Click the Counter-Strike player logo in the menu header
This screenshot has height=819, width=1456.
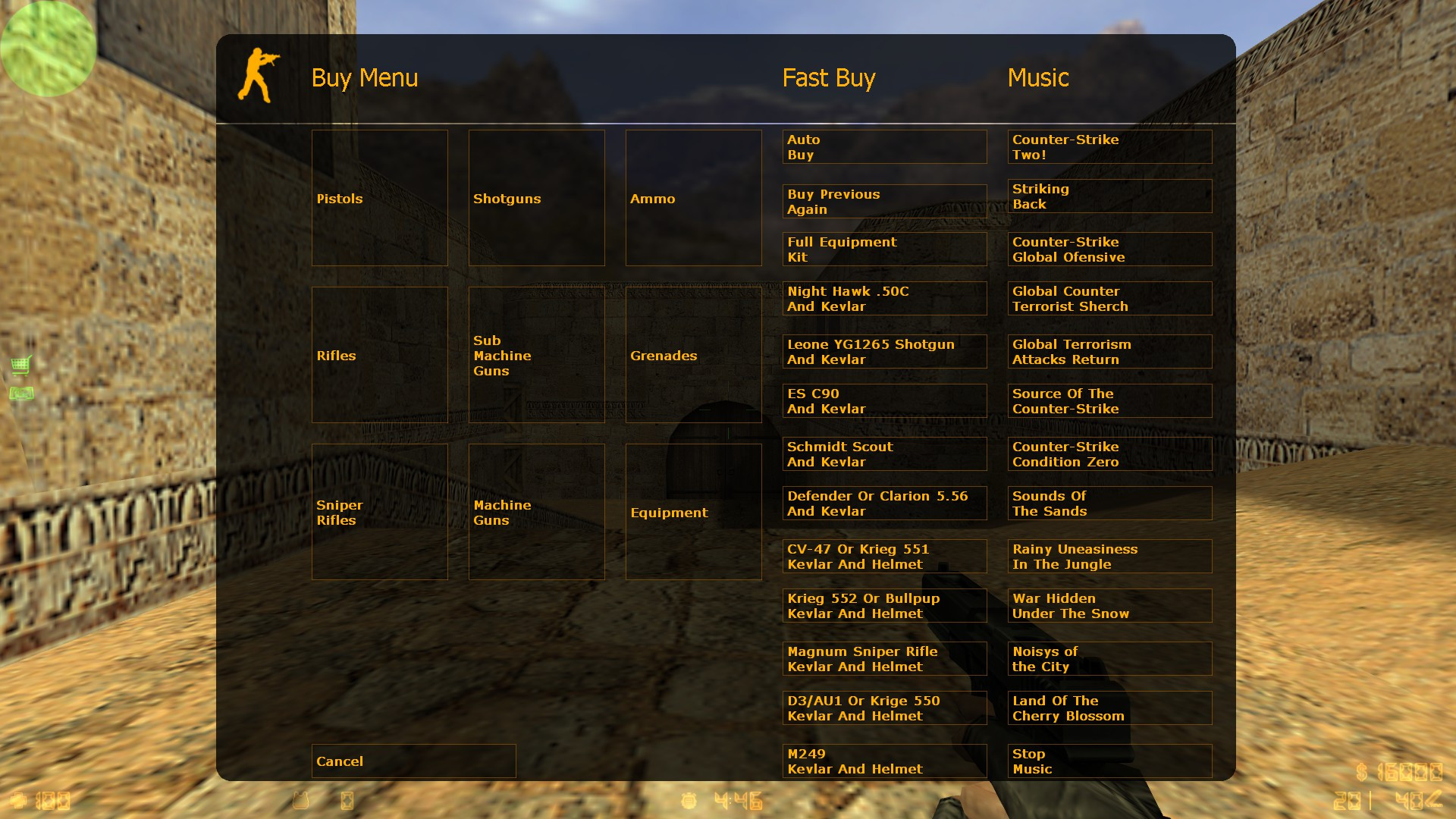(260, 76)
